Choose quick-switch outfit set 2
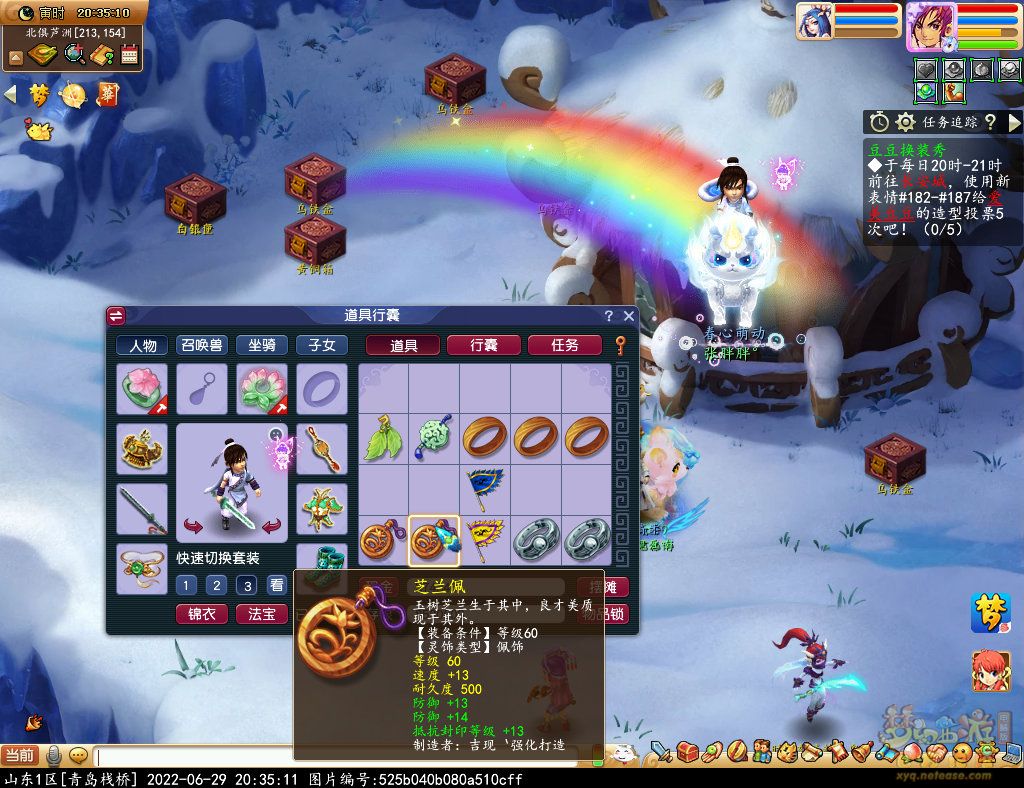 [x=216, y=585]
